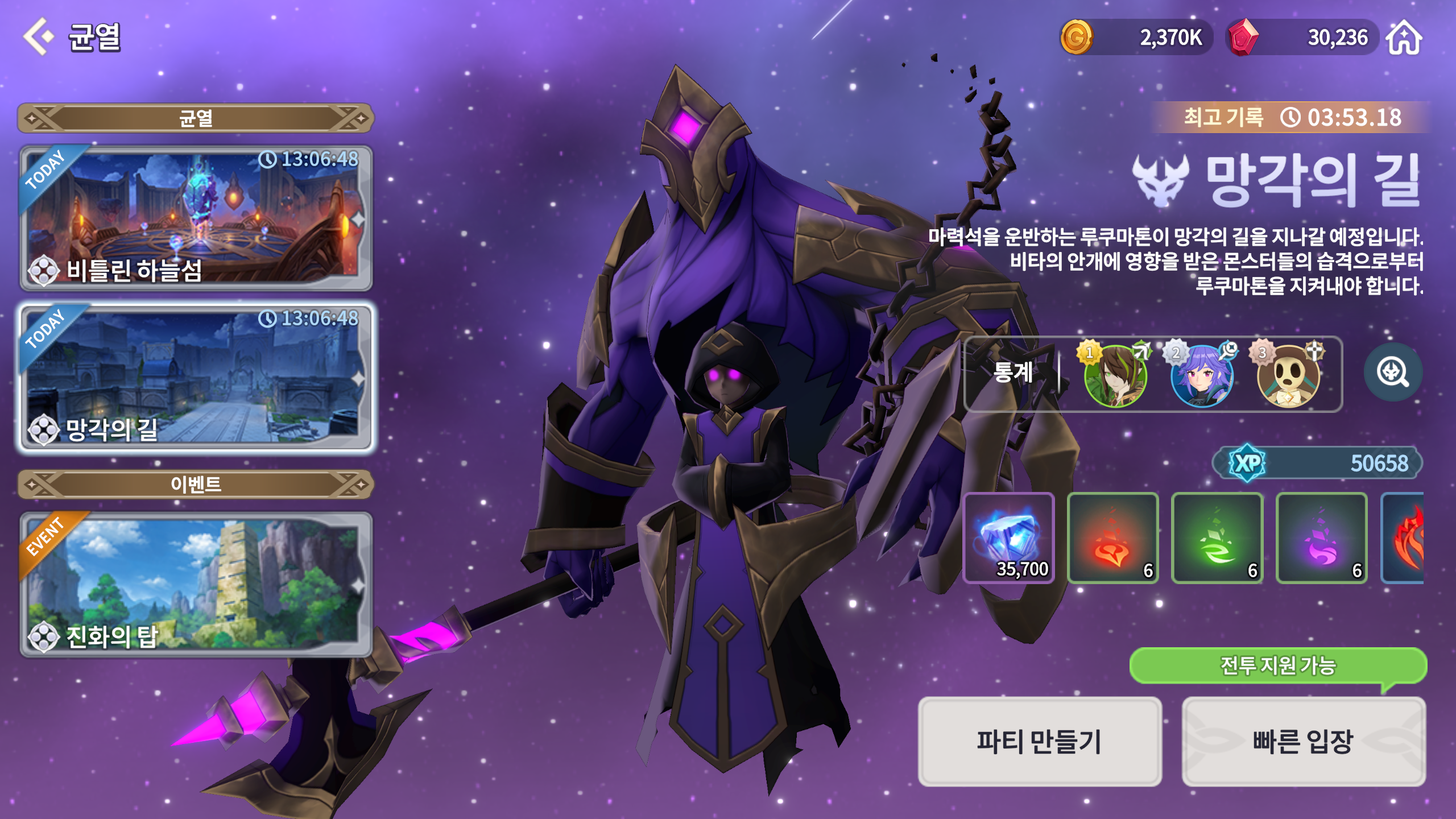Create a party with 파티 만들기
The height and width of the screenshot is (819, 1456).
click(x=1039, y=742)
